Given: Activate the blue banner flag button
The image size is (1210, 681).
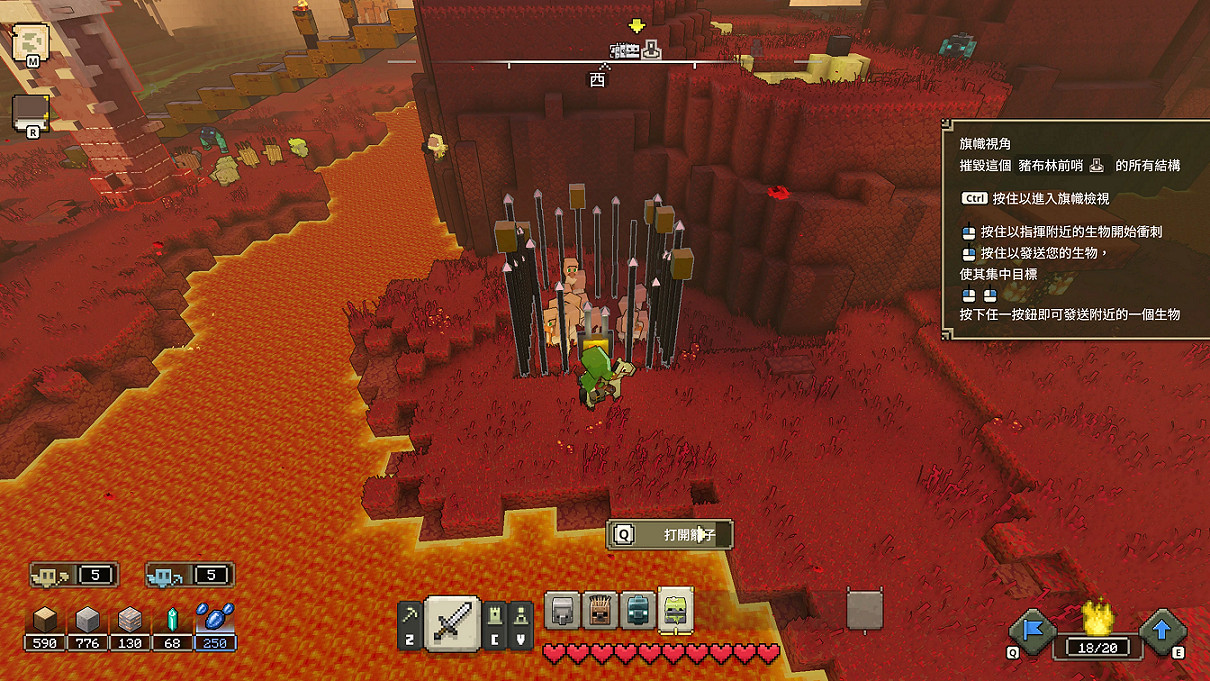Looking at the screenshot, I should [1031, 631].
